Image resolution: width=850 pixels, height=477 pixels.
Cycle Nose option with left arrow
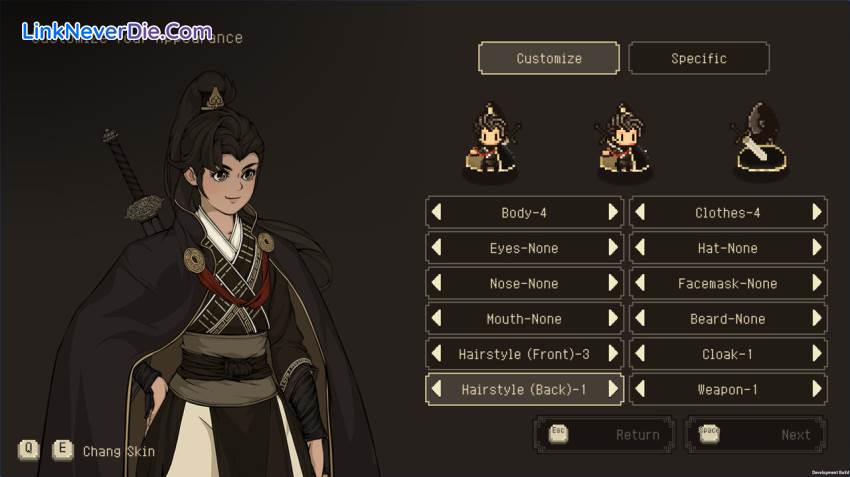pyautogui.click(x=437, y=283)
